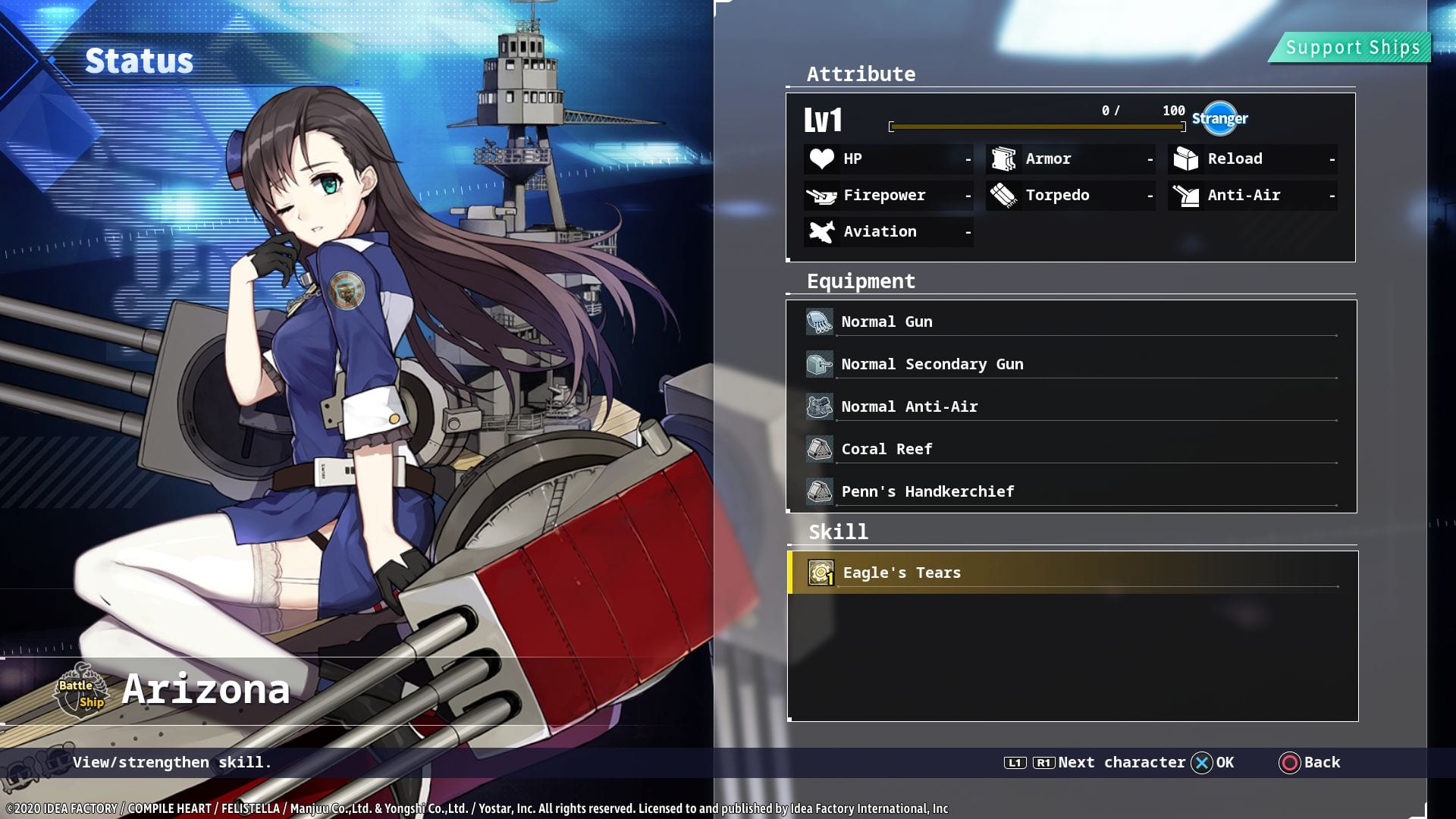Open the Support Ships tab

point(1352,48)
